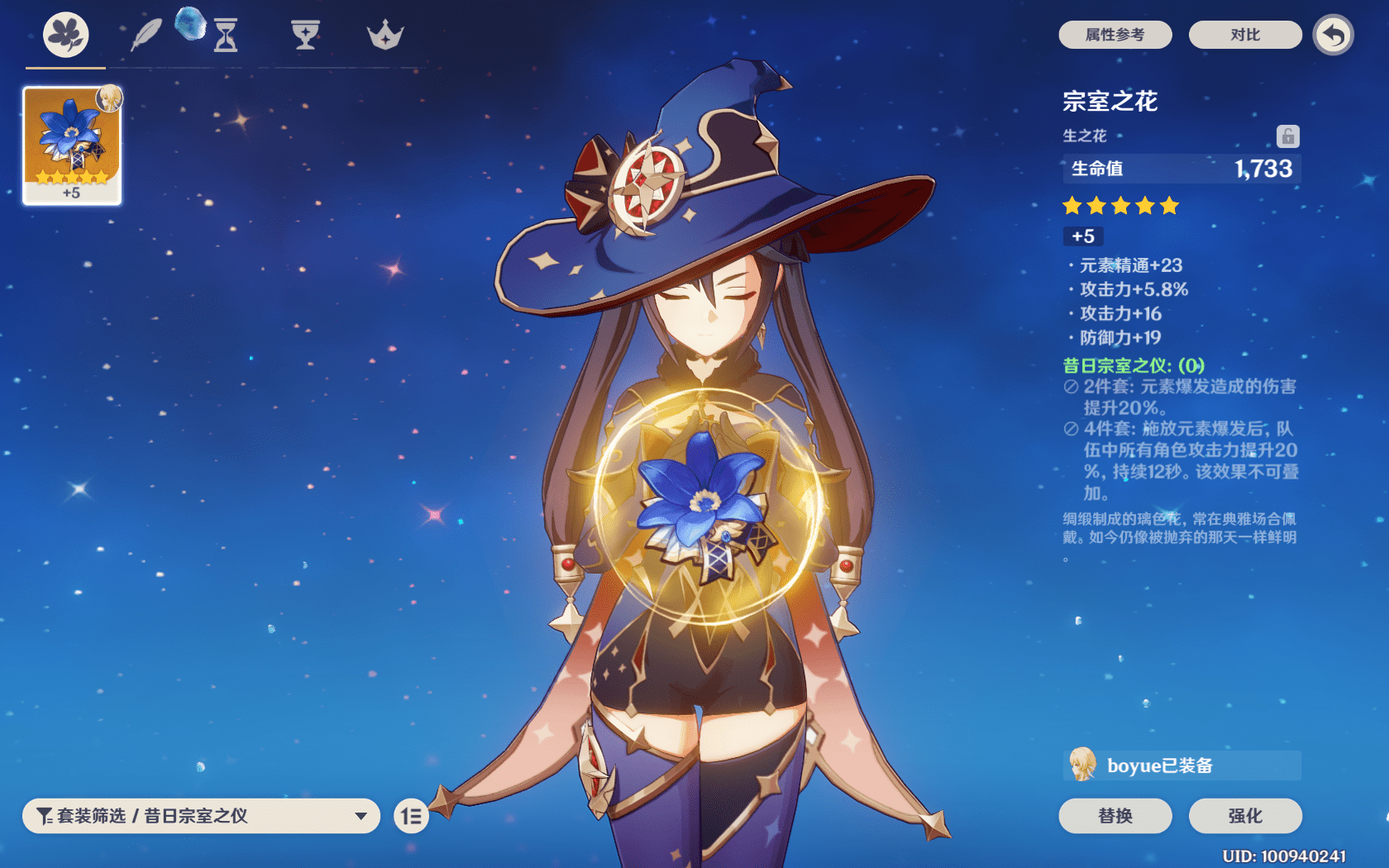Select the Circlet crown artifact category
Viewport: 1389px width, 868px height.
pyautogui.click(x=382, y=35)
